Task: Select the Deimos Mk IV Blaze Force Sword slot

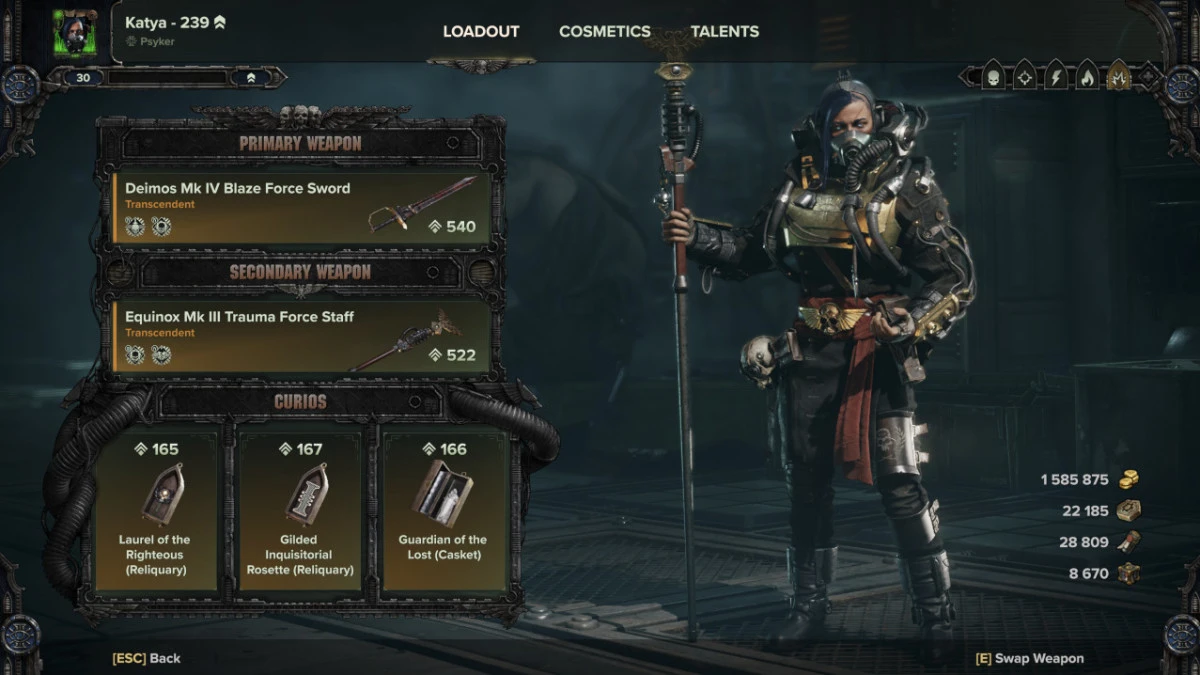Action: click(301, 208)
